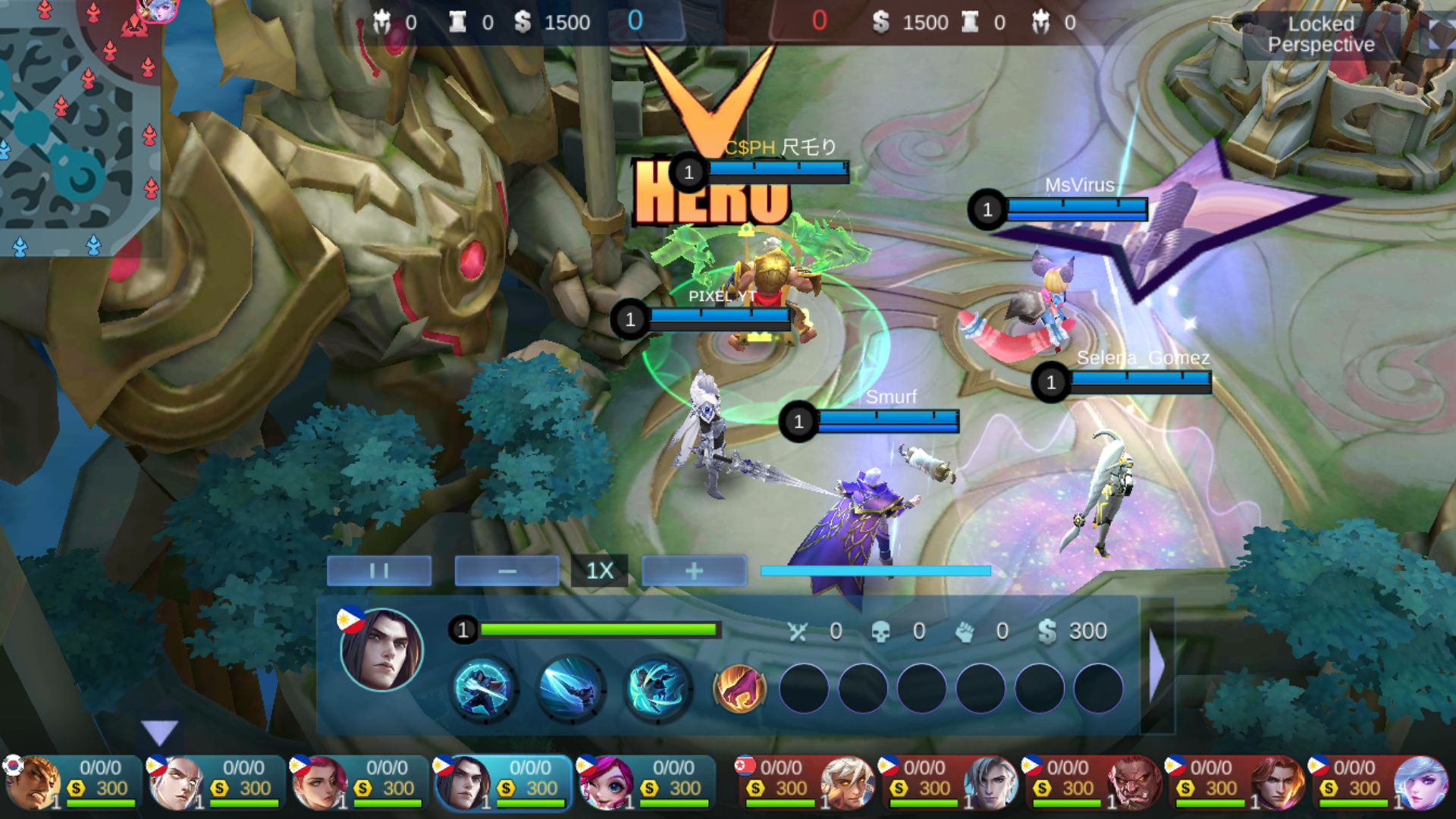This screenshot has width=1456, height=819.
Task: Pause the replay playback
Action: tap(379, 571)
